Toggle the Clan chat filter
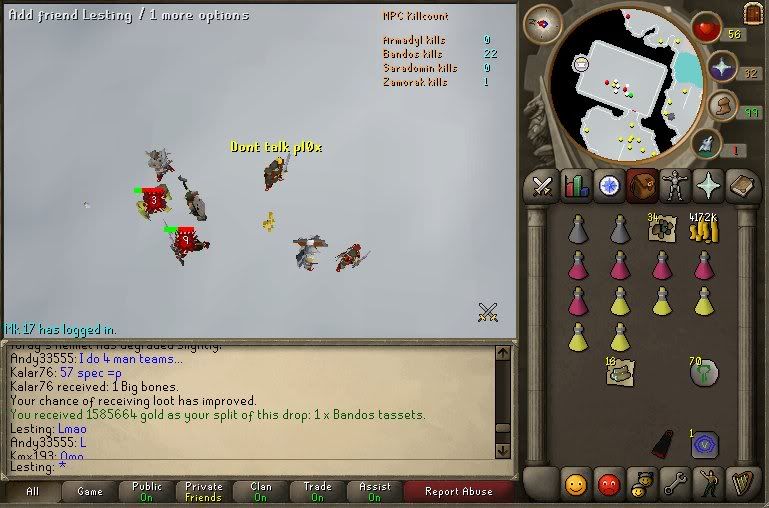The width and height of the screenshot is (769, 508). (261, 491)
